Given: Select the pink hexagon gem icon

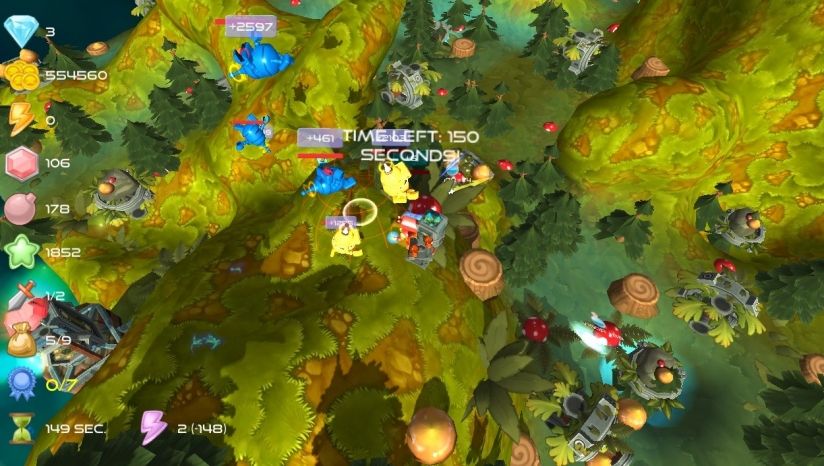Looking at the screenshot, I should point(20,163).
